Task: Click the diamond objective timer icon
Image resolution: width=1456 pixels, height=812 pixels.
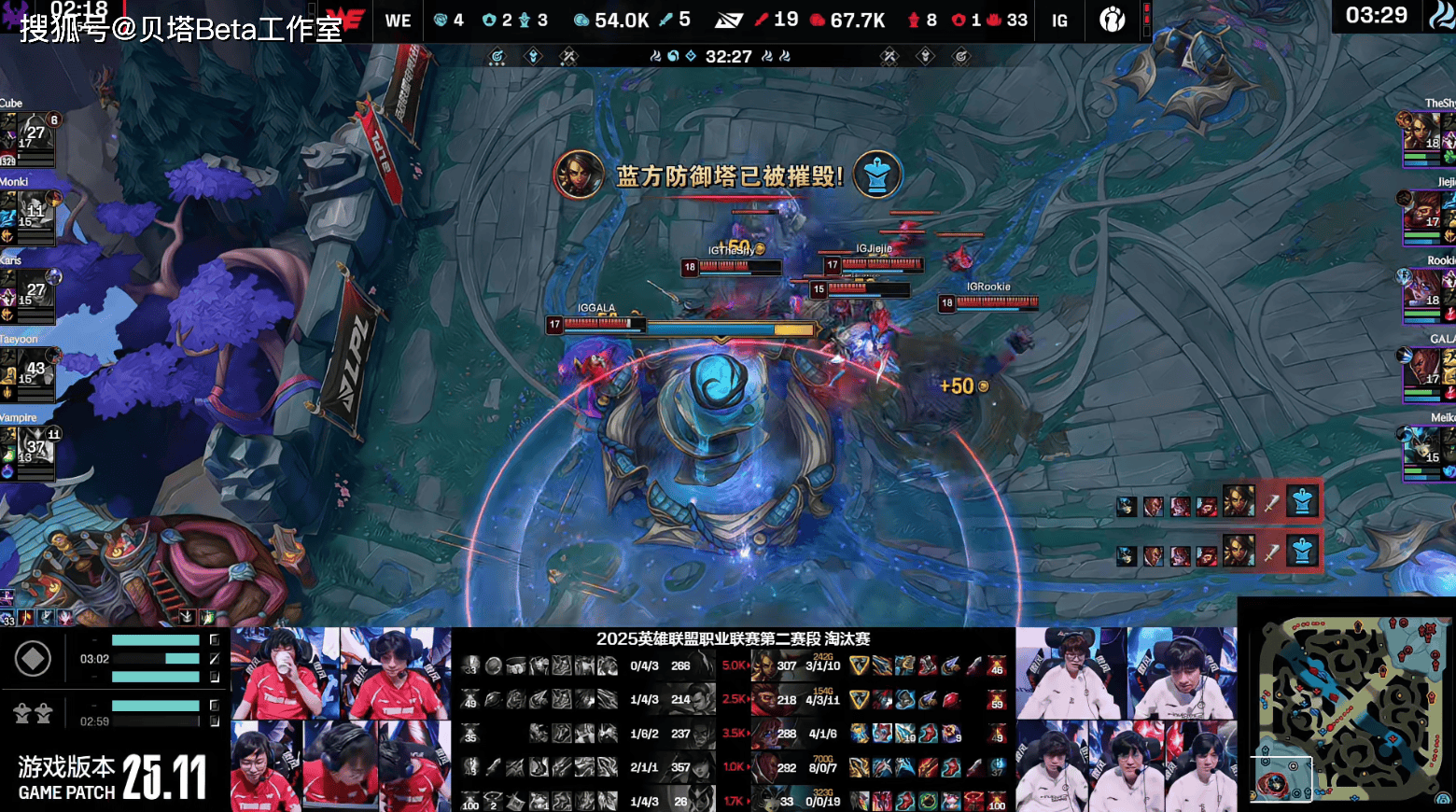Action: [x=33, y=659]
